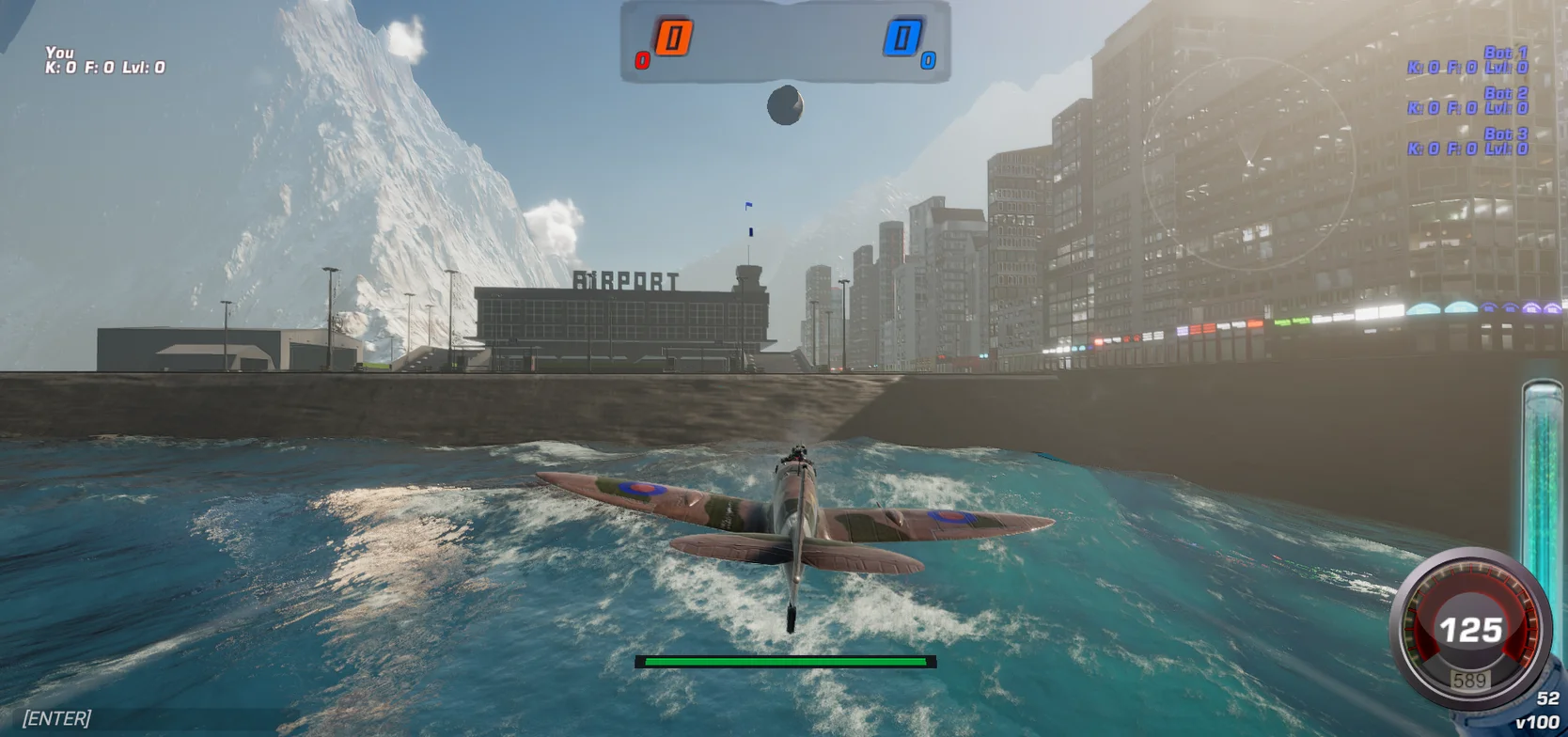Image resolution: width=1568 pixels, height=737 pixels.
Task: Expand the scoreboard panel at top center
Action: (x=786, y=42)
